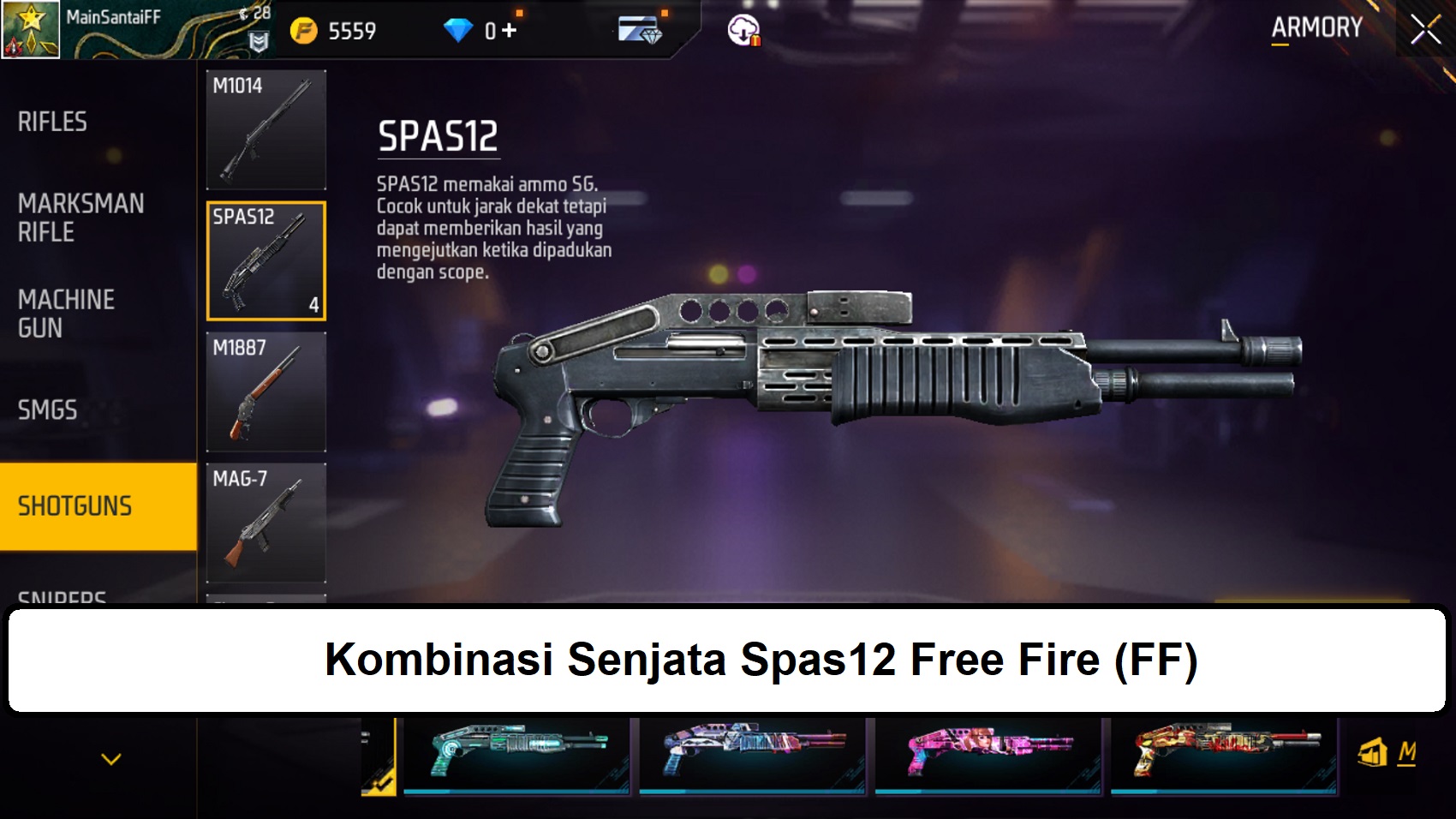This screenshot has height=819, width=1456.
Task: Open the shop building icon near bottom right
Action: [x=1375, y=753]
